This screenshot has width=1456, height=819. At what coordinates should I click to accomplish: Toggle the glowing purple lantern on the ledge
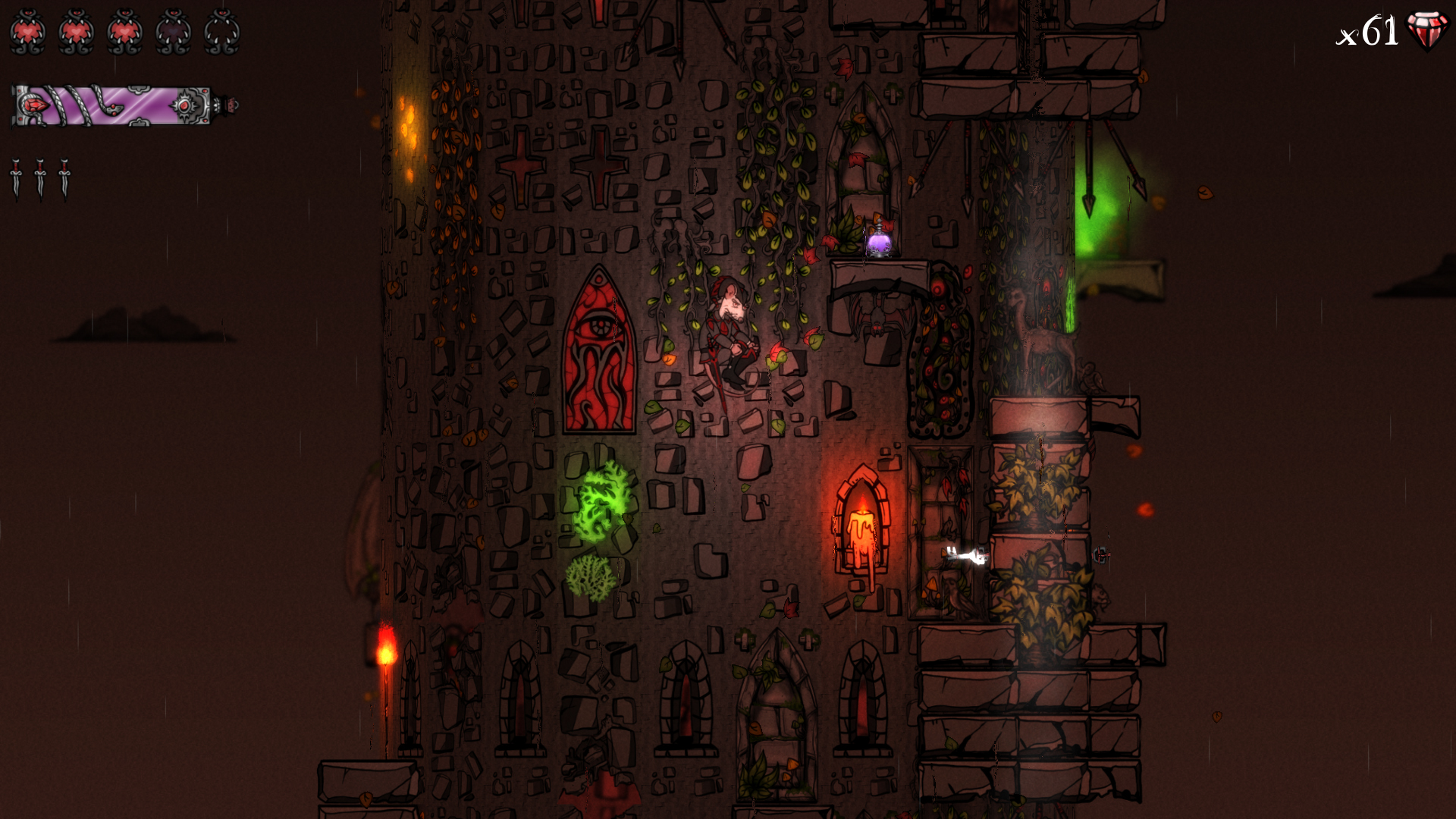878,242
